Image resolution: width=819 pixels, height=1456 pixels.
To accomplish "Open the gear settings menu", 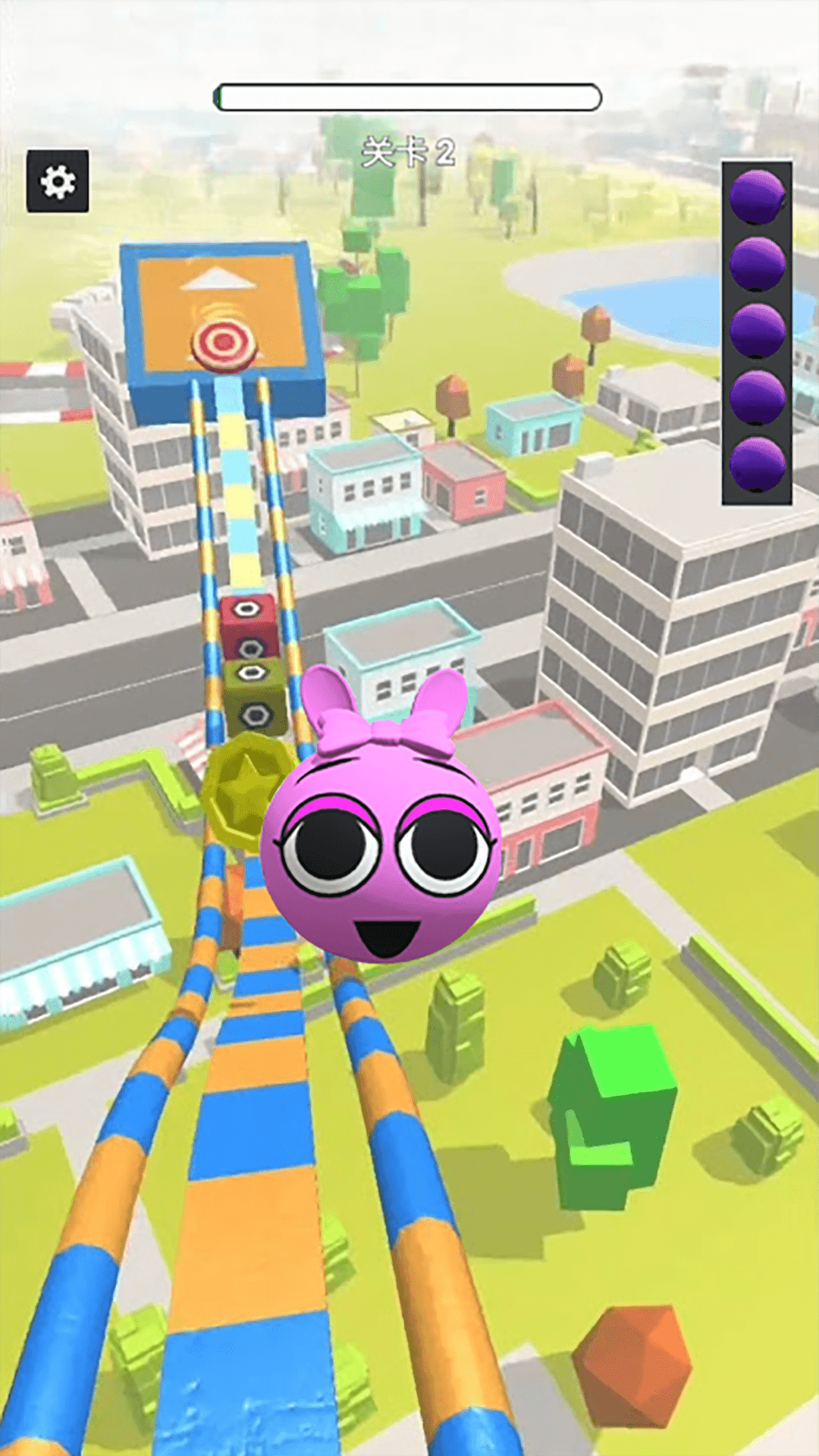I will click(x=58, y=181).
